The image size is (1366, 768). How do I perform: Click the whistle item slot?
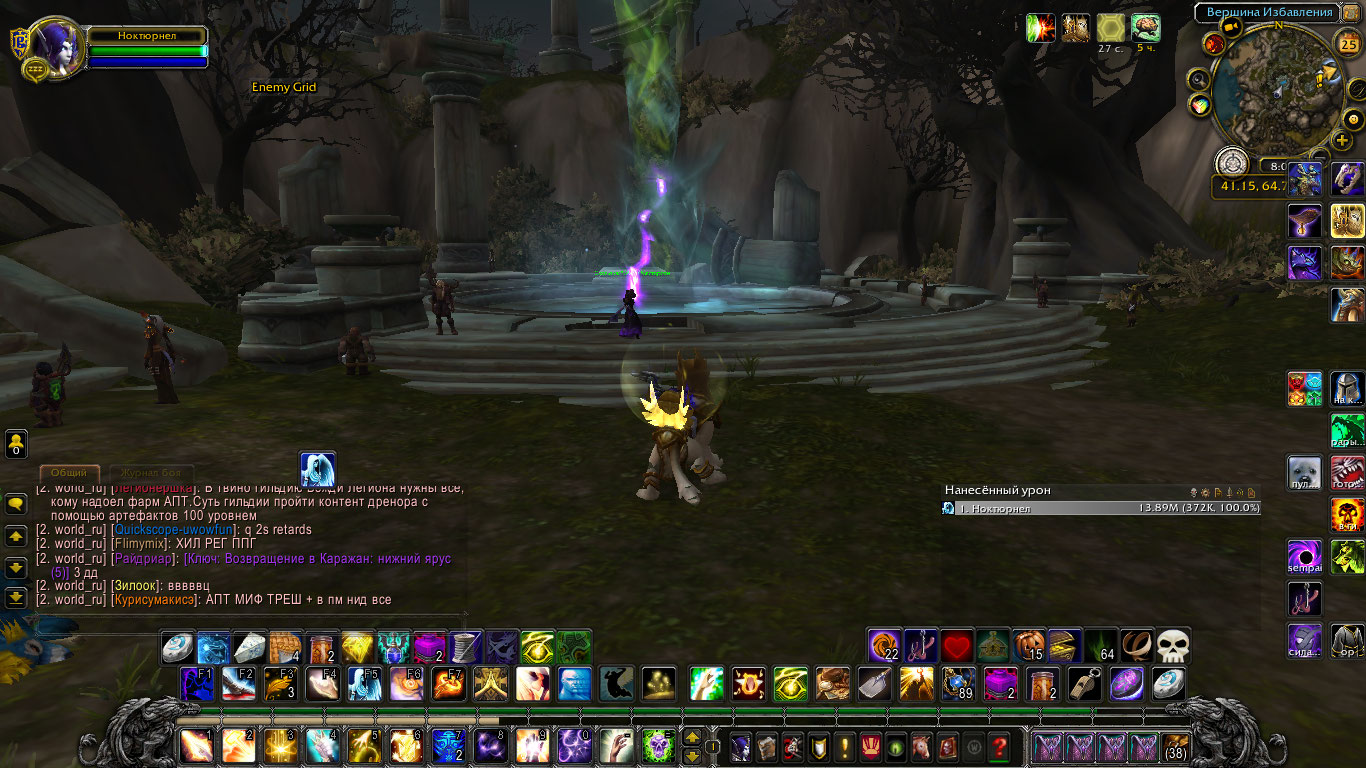[x=1084, y=684]
